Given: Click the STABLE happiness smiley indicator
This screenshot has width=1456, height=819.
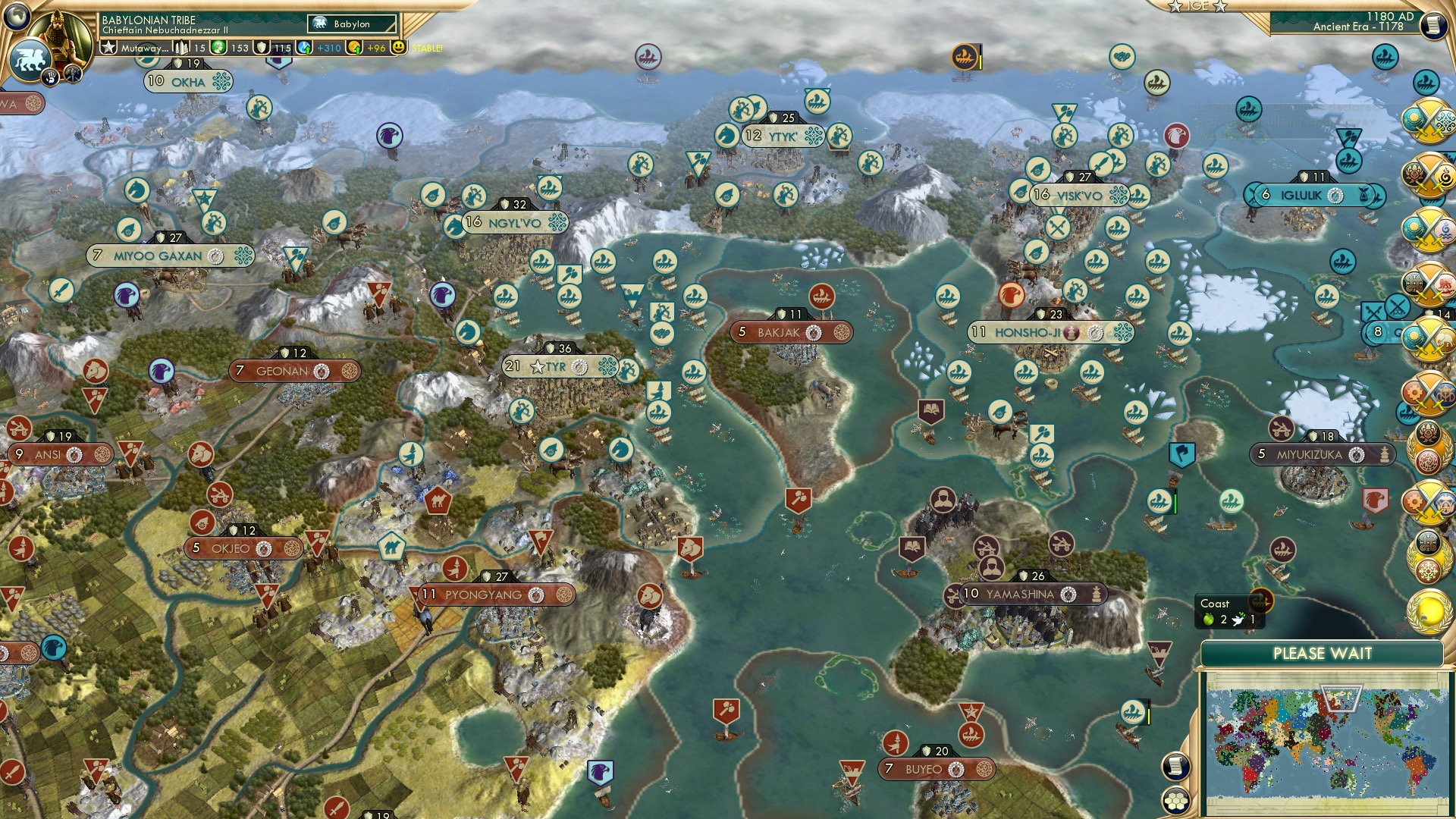Looking at the screenshot, I should pos(400,49).
